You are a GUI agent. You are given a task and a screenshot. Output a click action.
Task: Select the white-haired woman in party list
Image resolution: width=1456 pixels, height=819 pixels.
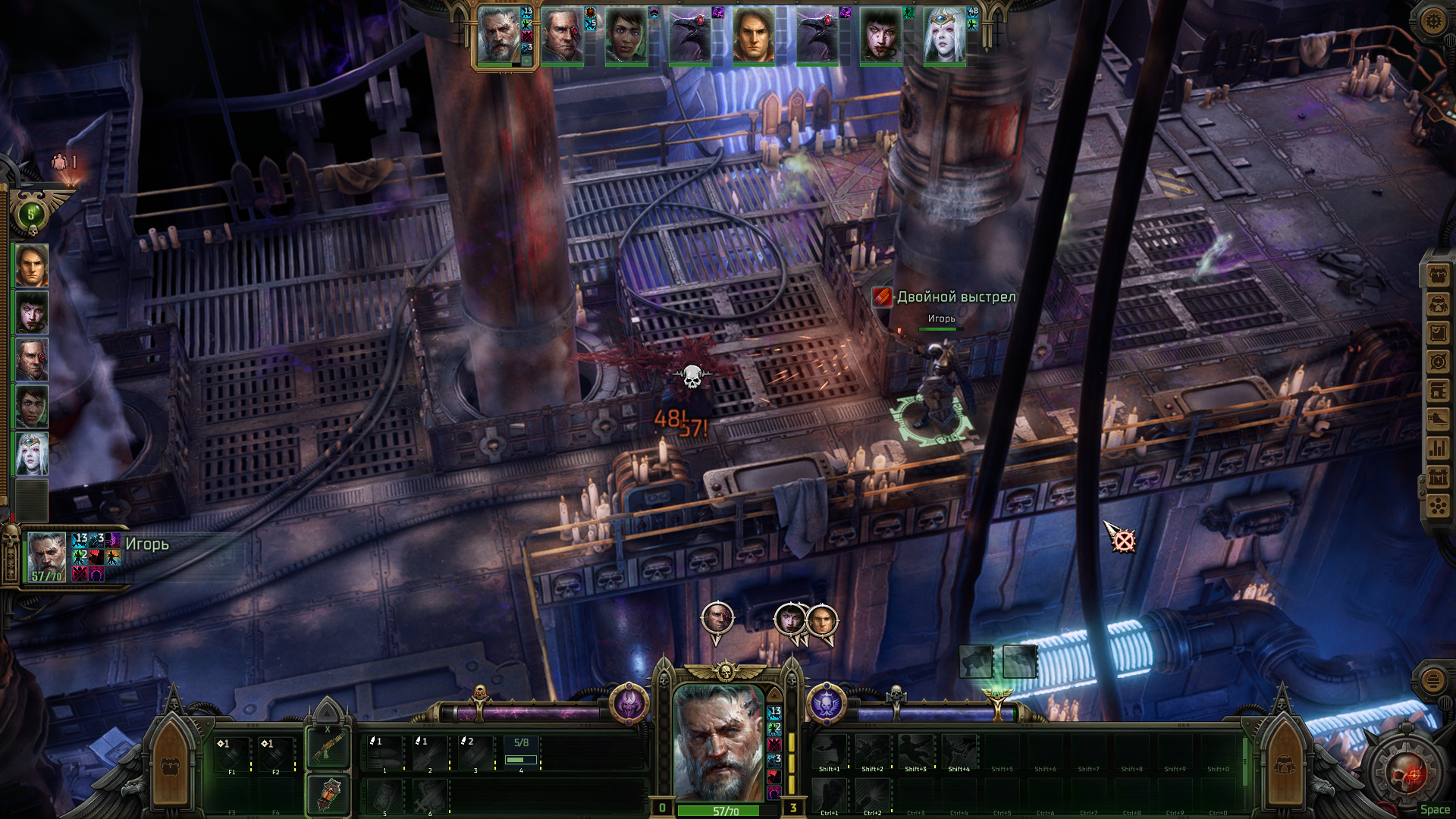point(32,453)
